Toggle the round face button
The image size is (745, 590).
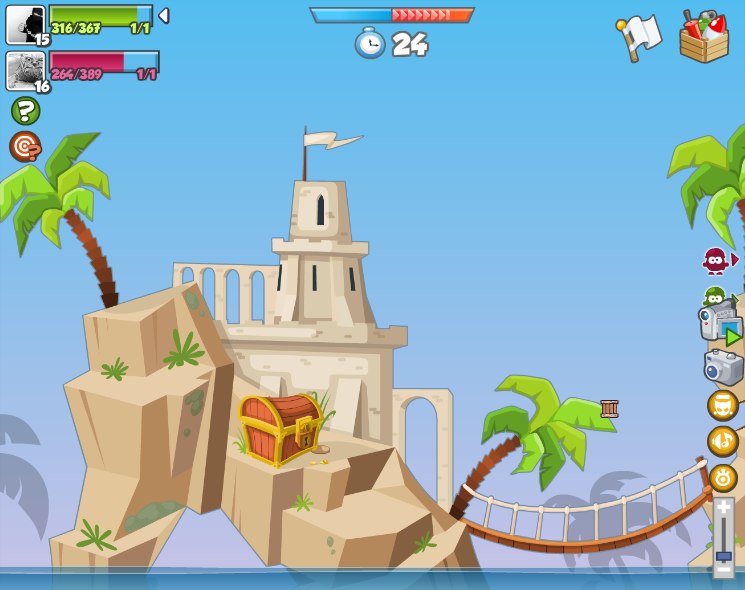pyautogui.click(x=722, y=405)
